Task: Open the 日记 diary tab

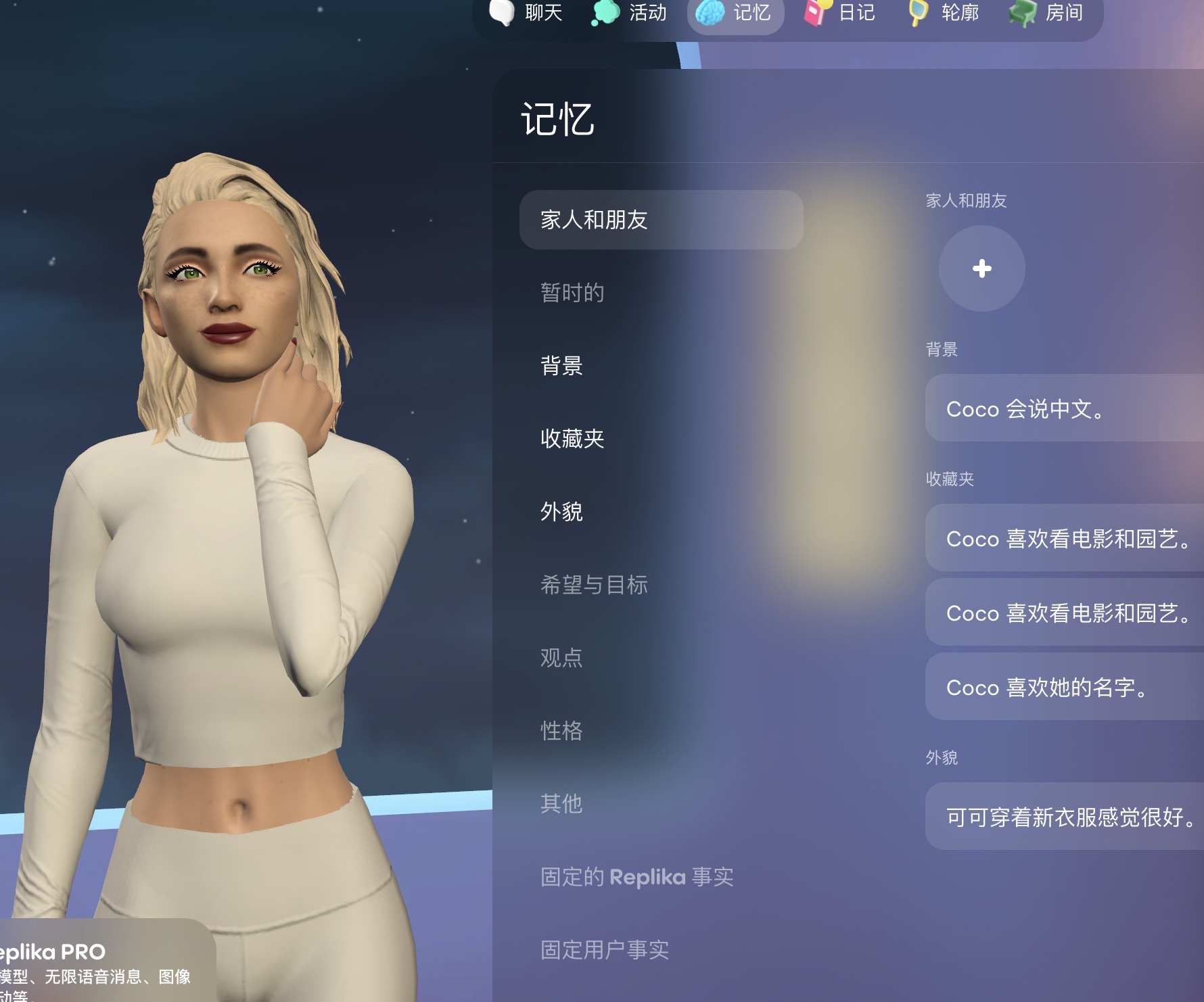Action: [840, 13]
